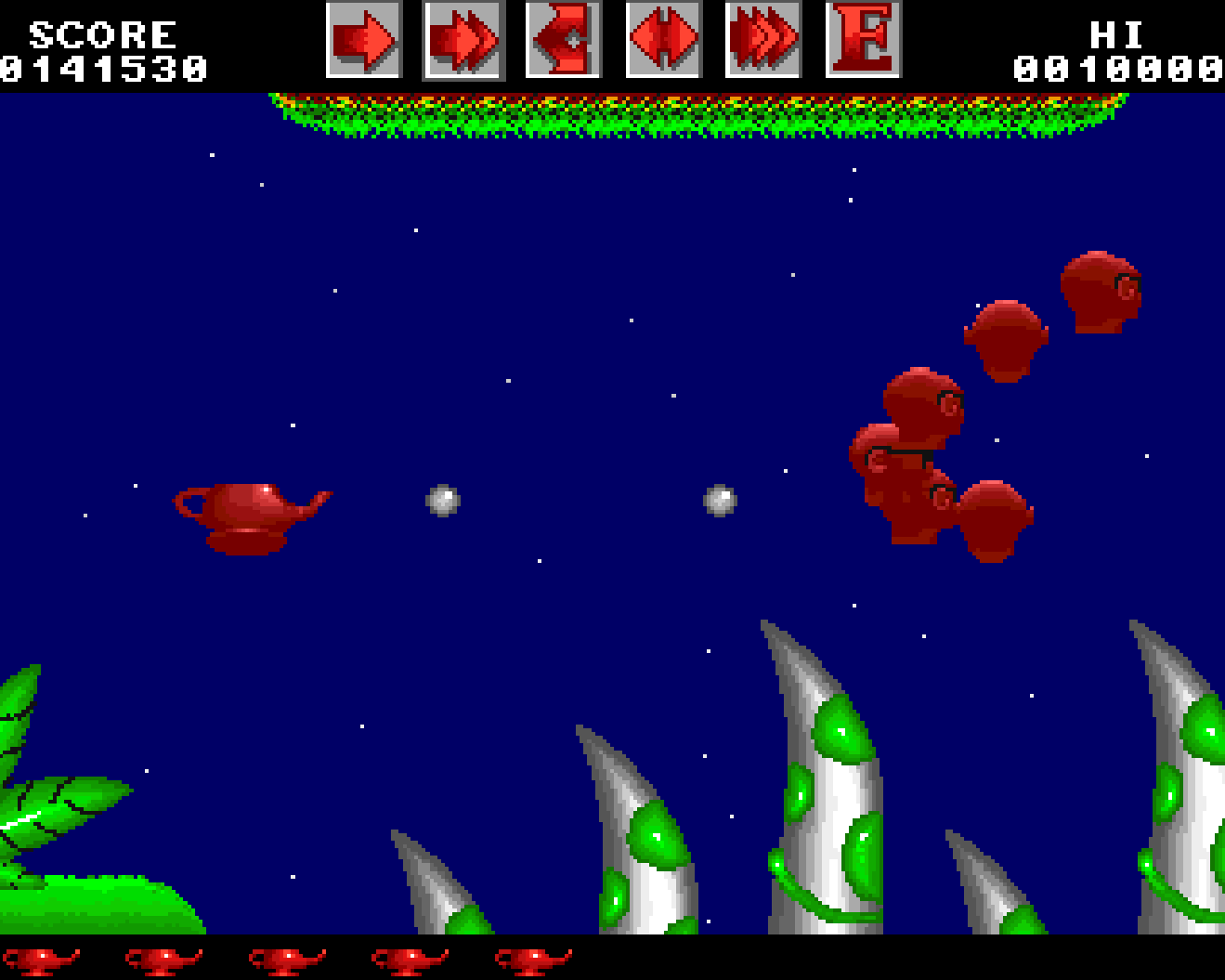This screenshot has height=980, width=1225.
Task: Activate the left-pointing arrow power-up
Action: [563, 40]
